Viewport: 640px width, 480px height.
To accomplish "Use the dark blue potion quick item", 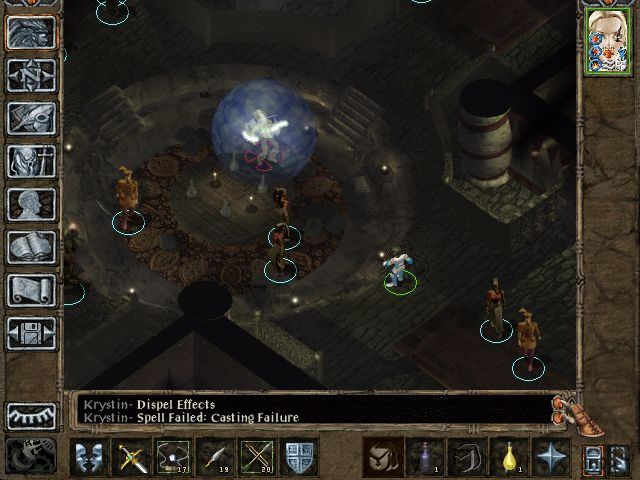I will (x=424, y=457).
